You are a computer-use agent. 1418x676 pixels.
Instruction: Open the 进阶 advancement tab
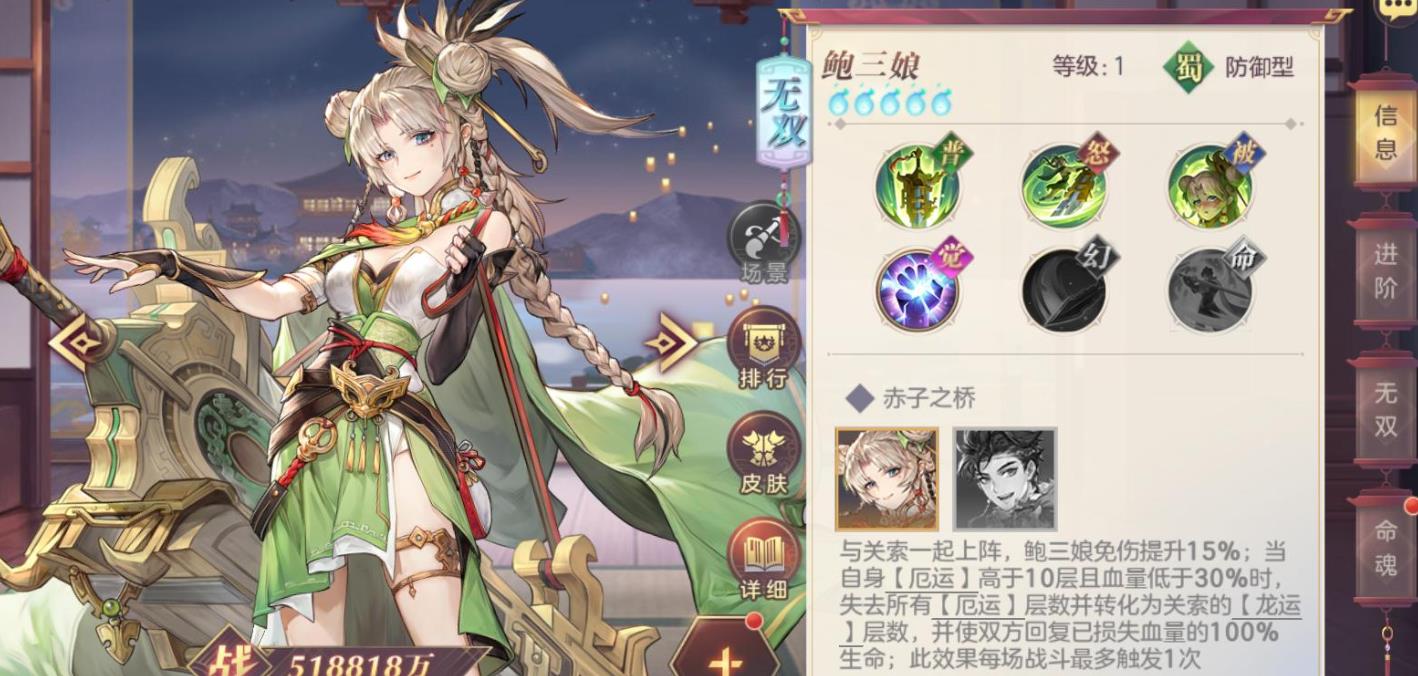(1385, 270)
